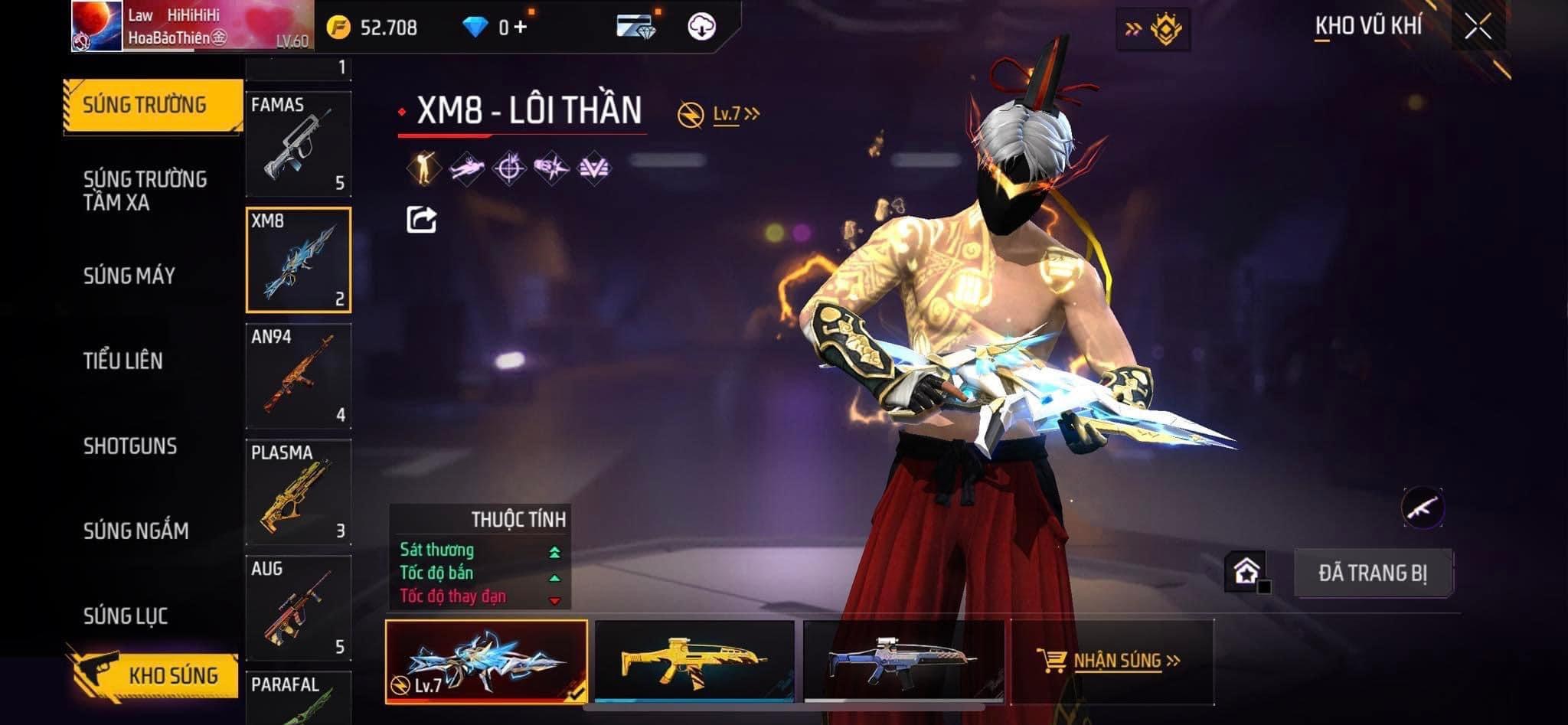Tap the download cloud icon
Screen dimensions: 1568x725
tap(701, 27)
